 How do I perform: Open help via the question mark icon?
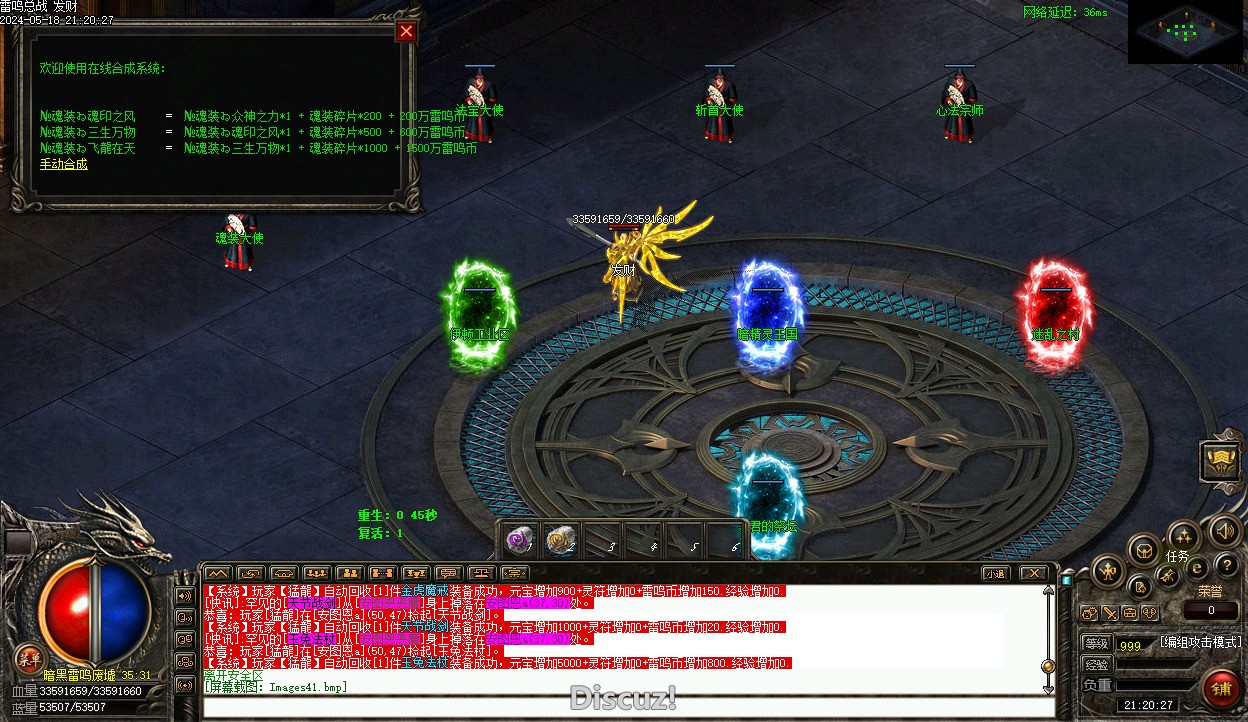click(1225, 566)
